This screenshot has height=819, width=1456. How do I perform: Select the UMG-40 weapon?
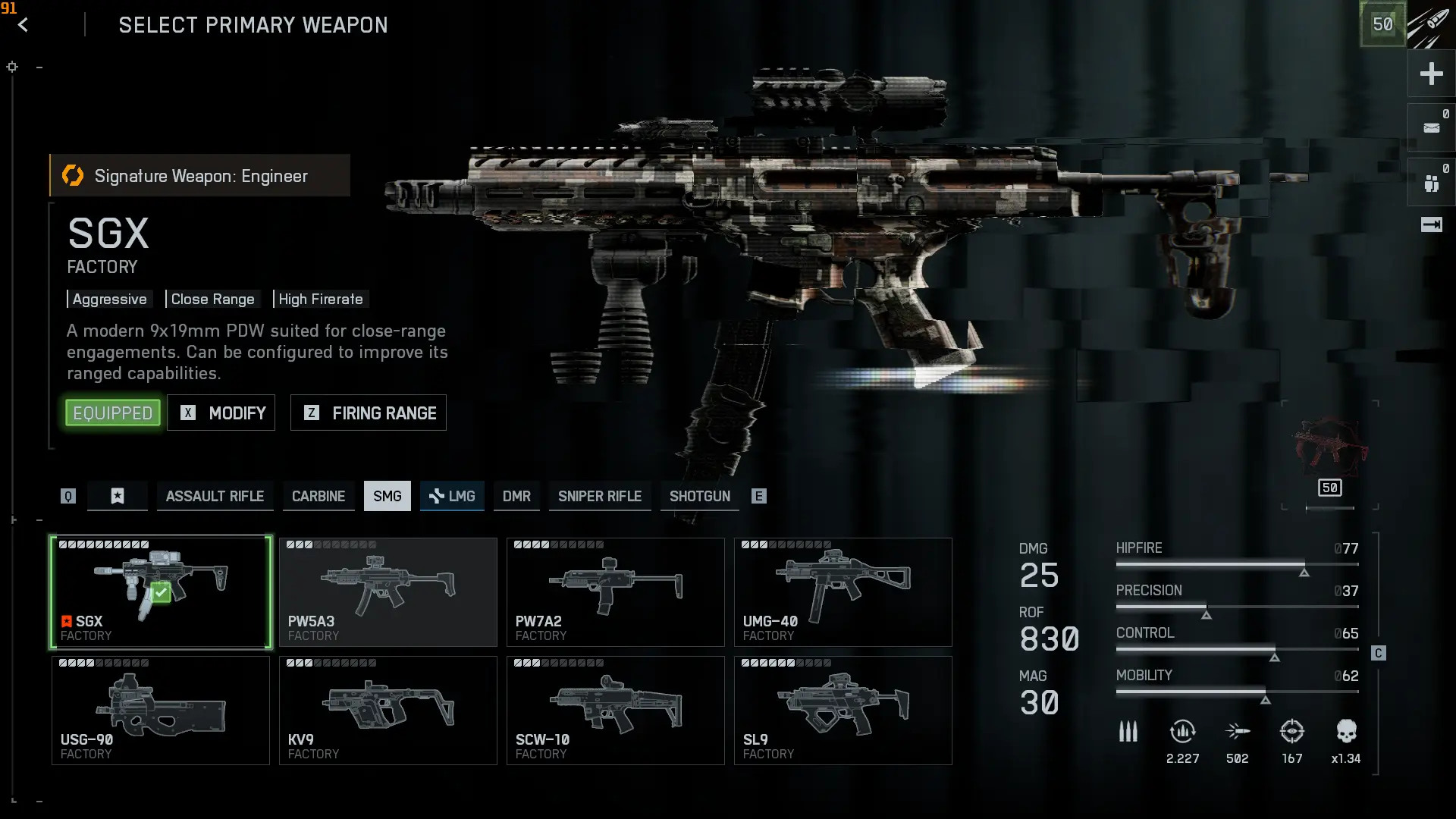pos(843,592)
